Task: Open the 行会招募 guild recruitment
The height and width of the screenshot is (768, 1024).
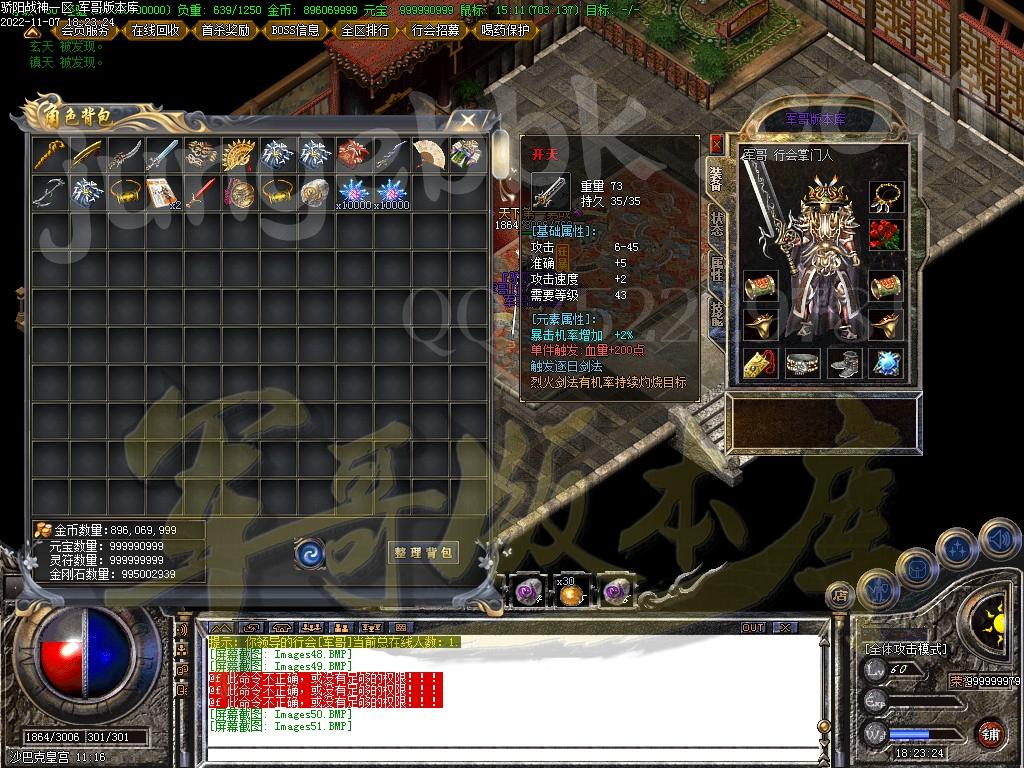Action: pos(436,30)
